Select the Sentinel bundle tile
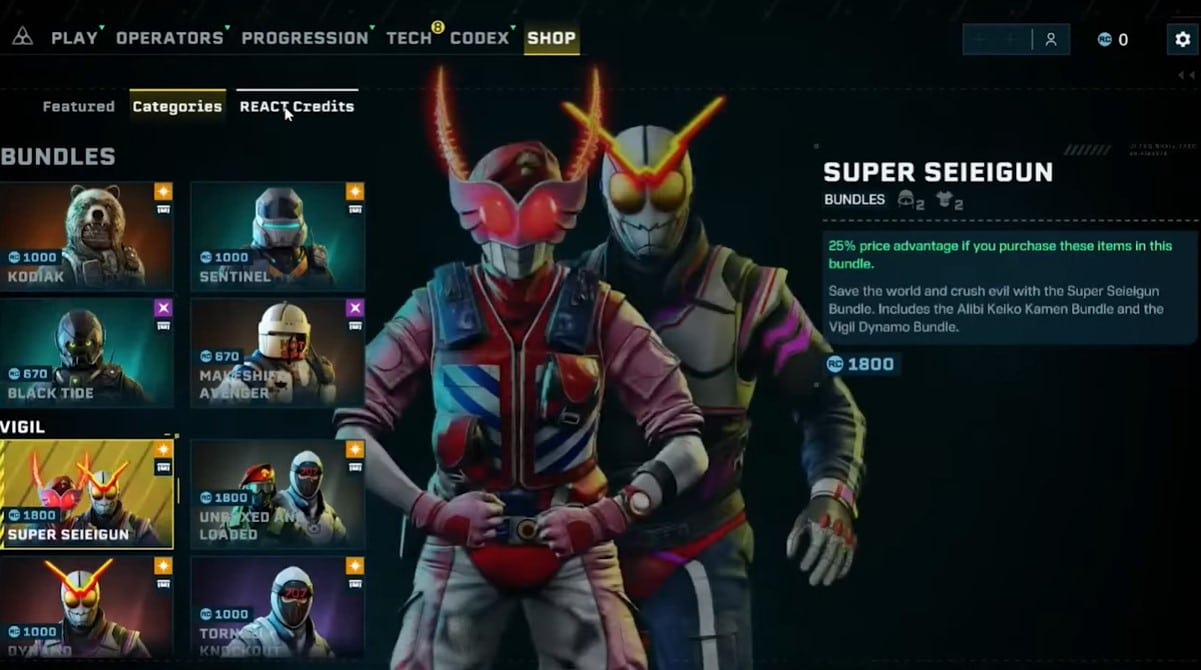This screenshot has width=1201, height=670. click(277, 235)
